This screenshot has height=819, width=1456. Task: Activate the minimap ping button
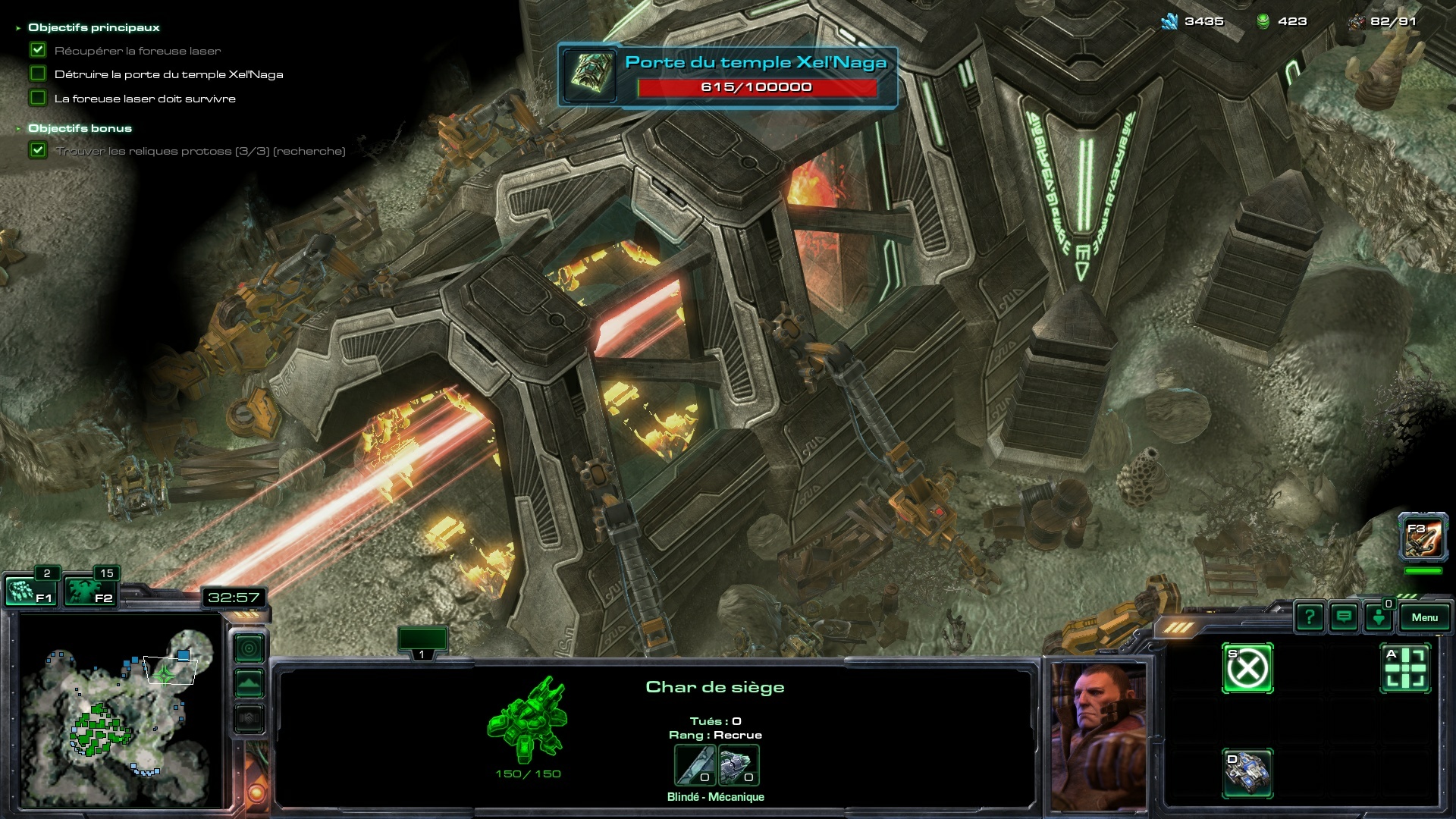pyautogui.click(x=249, y=648)
